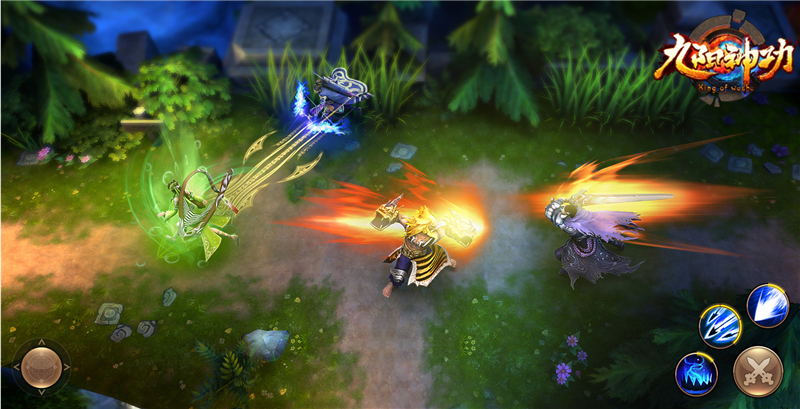Tap the crossed swords basic attack button
The height and width of the screenshot is (409, 800).
[757, 371]
